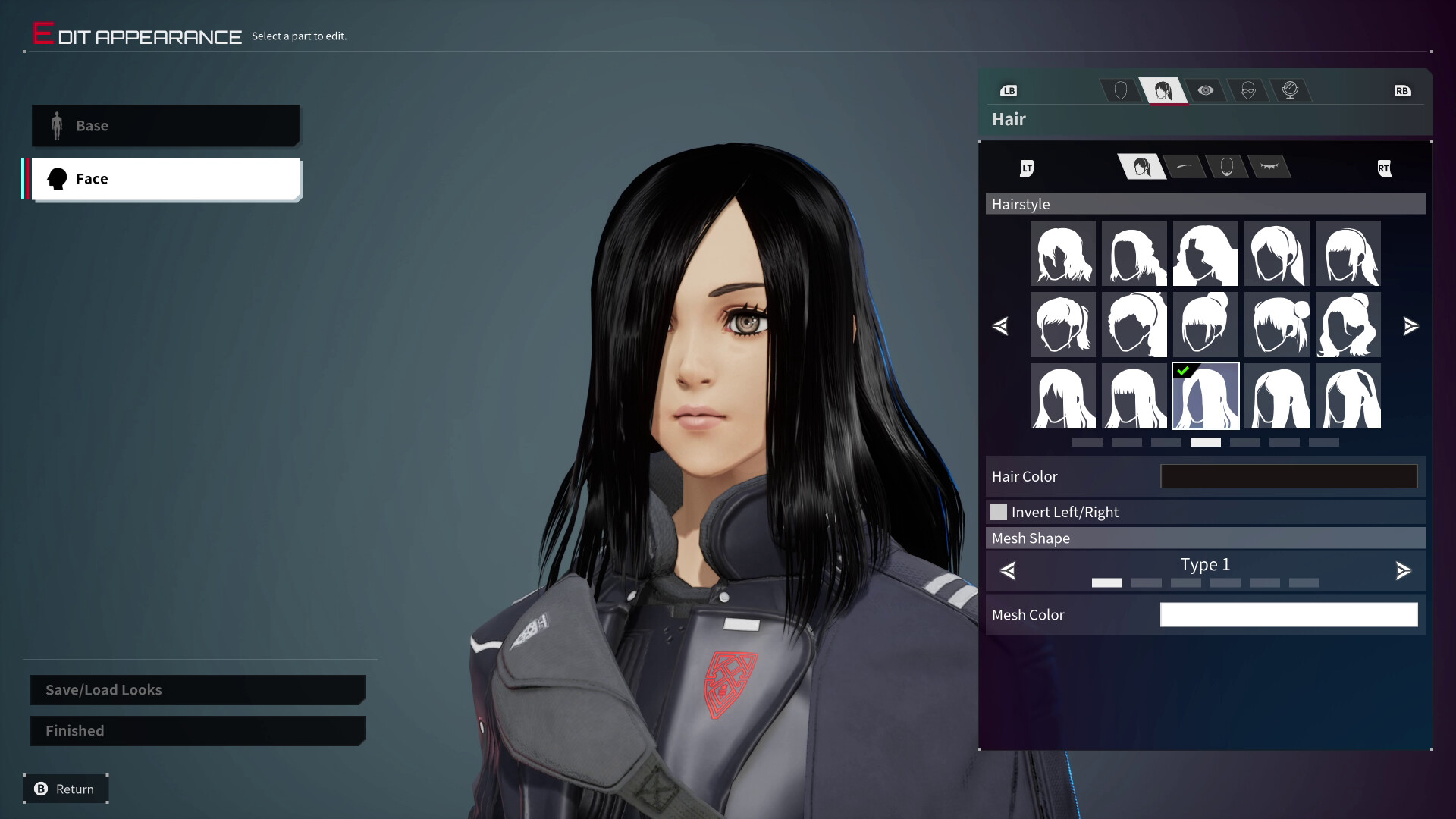1456x819 pixels.
Task: Click the white Mesh Color field
Action: (x=1288, y=614)
